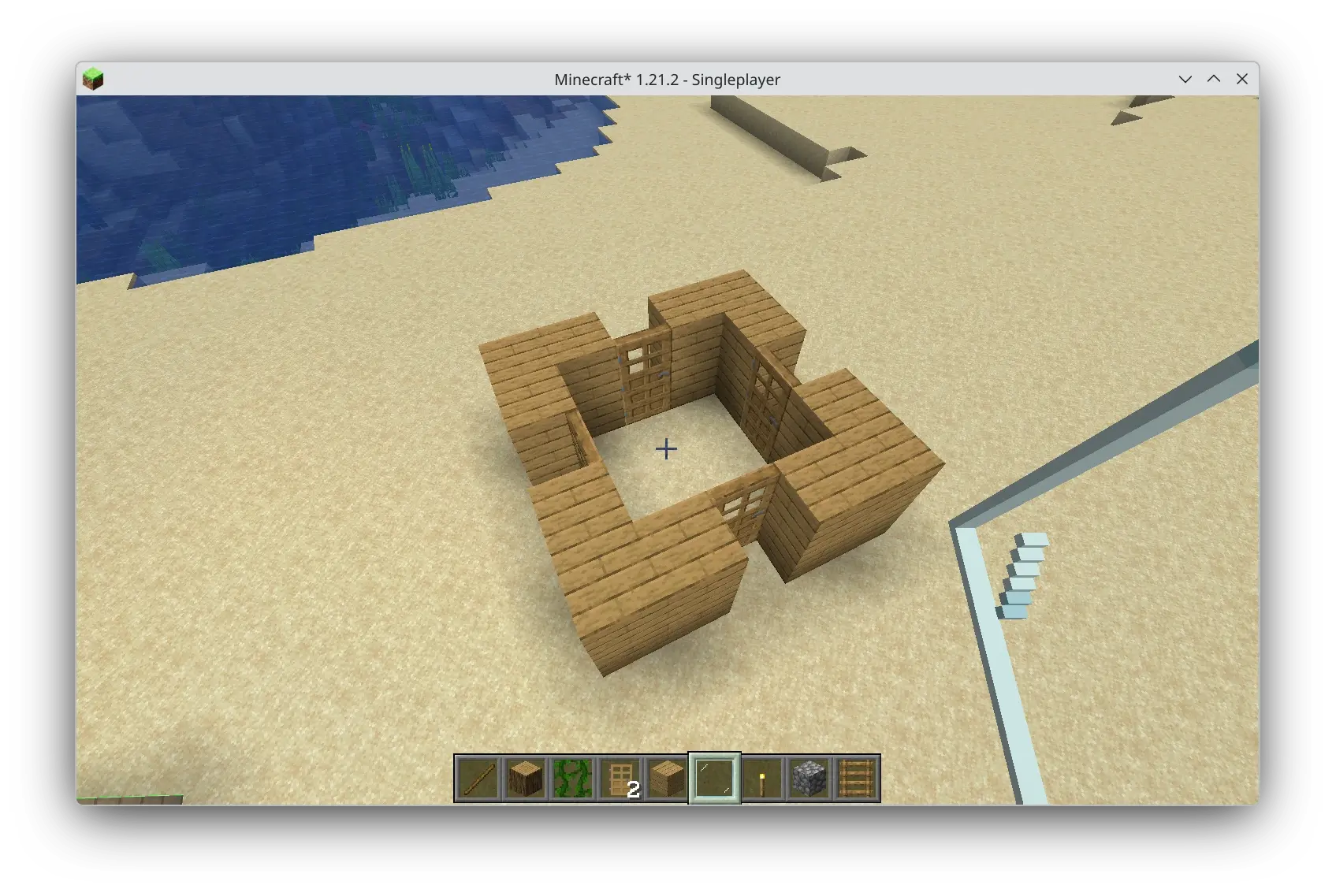Select the torch in the hotbar
1336x896 pixels.
[761, 779]
